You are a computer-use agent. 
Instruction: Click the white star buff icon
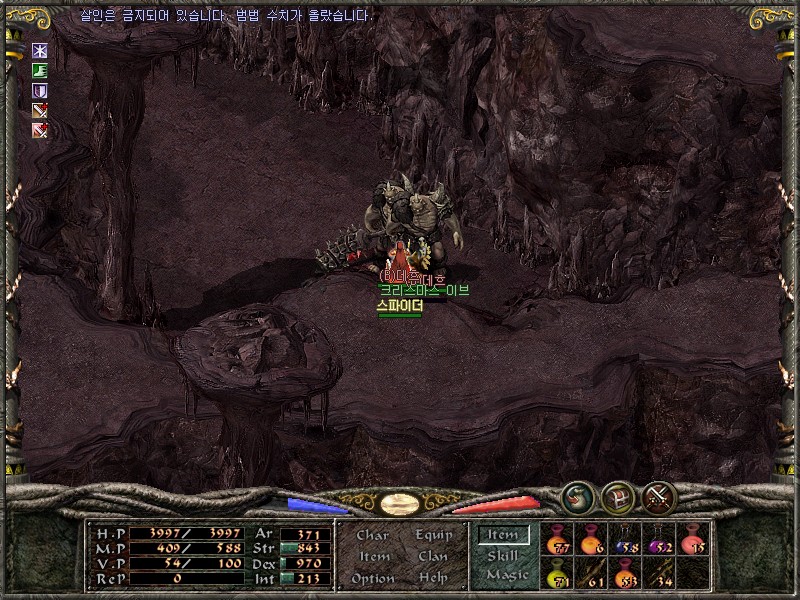pyautogui.click(x=40, y=50)
